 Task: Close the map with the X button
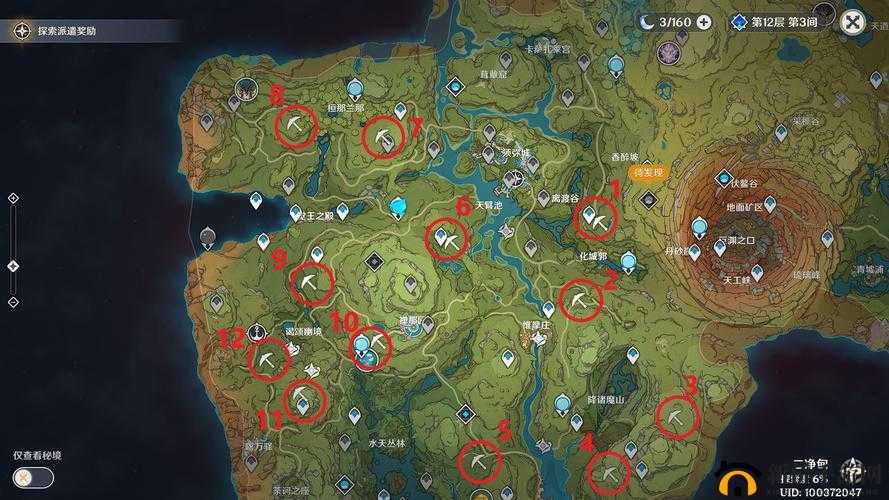point(853,22)
